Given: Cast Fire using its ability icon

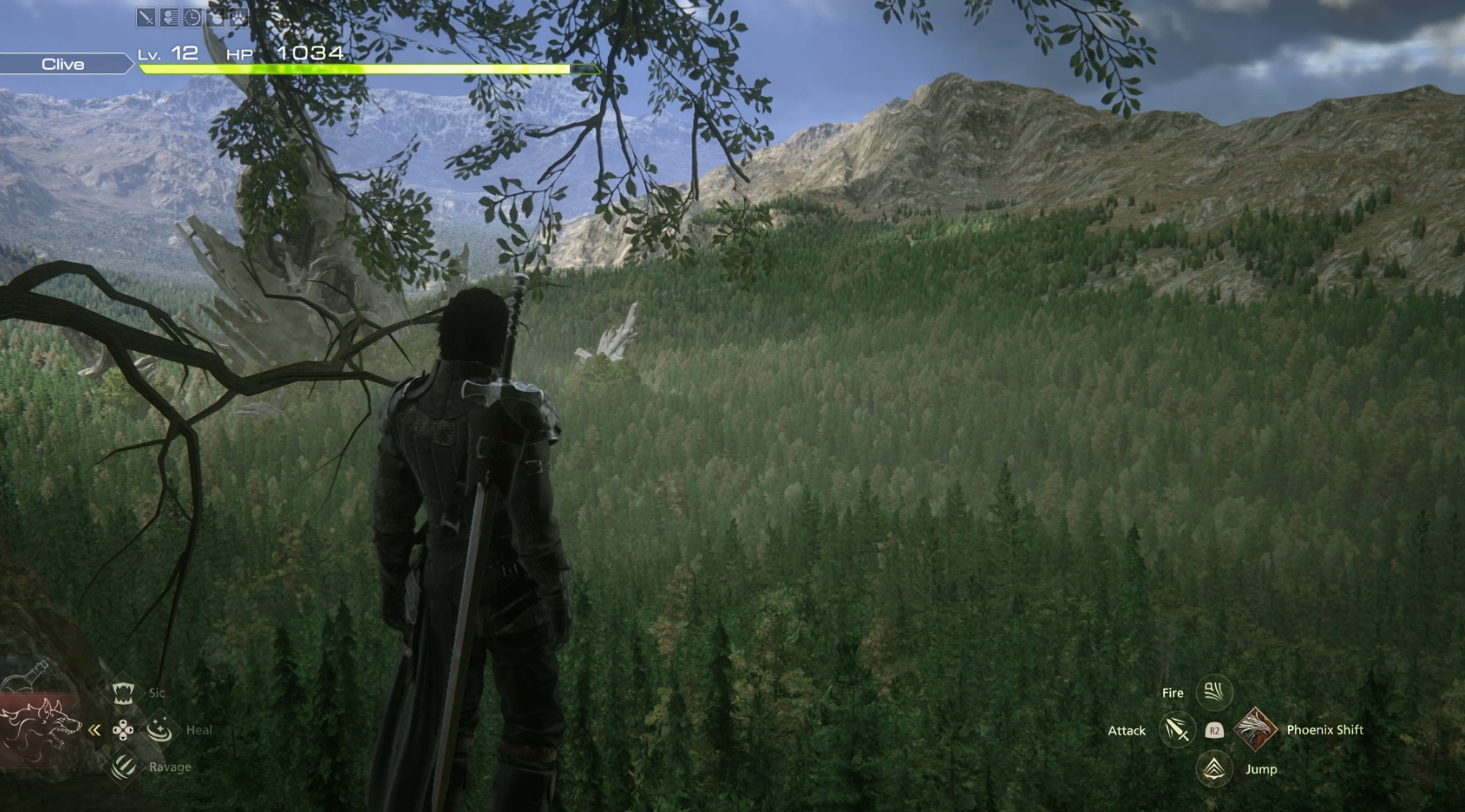Looking at the screenshot, I should coord(1214,692).
